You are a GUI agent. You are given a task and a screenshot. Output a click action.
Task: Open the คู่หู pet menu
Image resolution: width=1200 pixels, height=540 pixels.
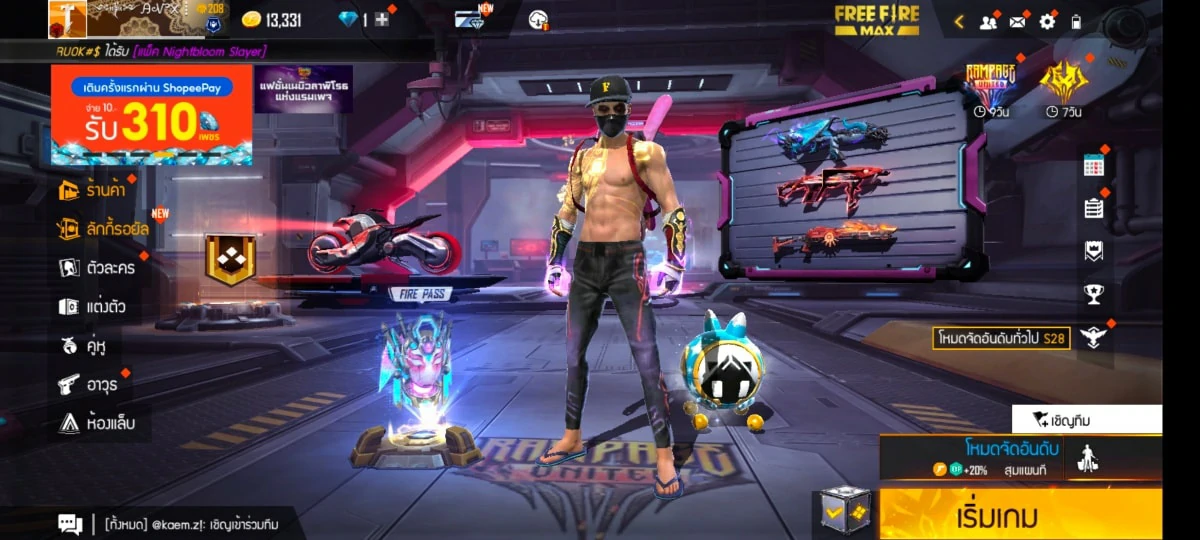pyautogui.click(x=84, y=346)
